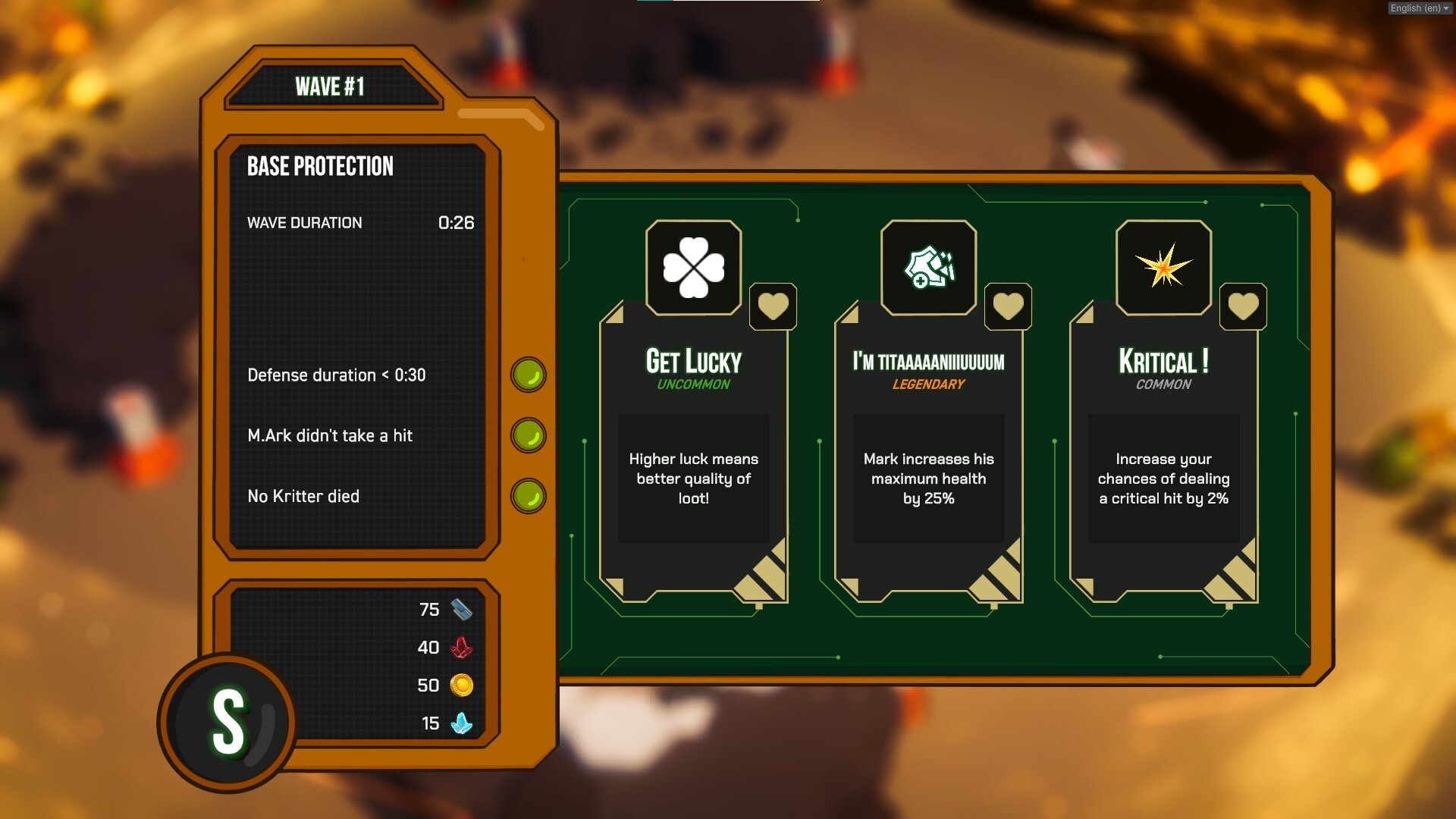Choose the Get Lucky upgrade card

(693, 455)
